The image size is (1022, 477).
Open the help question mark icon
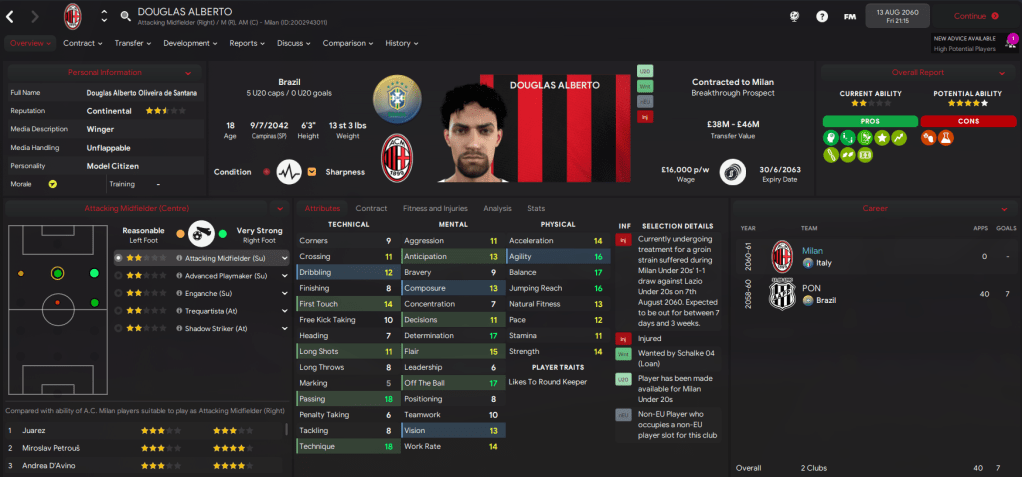tap(822, 16)
